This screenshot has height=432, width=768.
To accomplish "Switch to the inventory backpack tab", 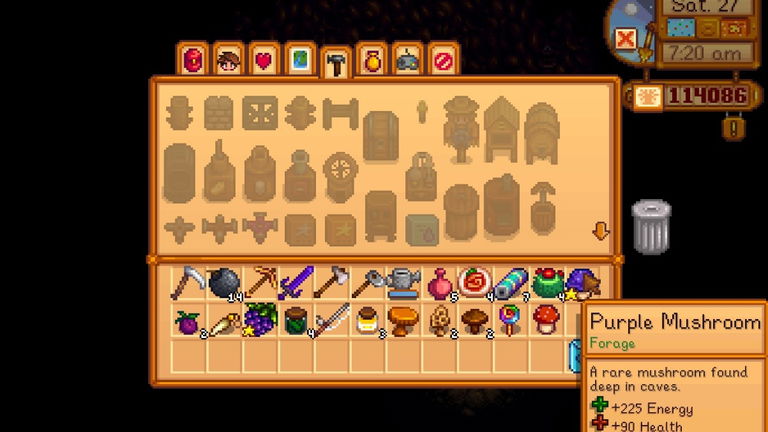I will (193, 61).
